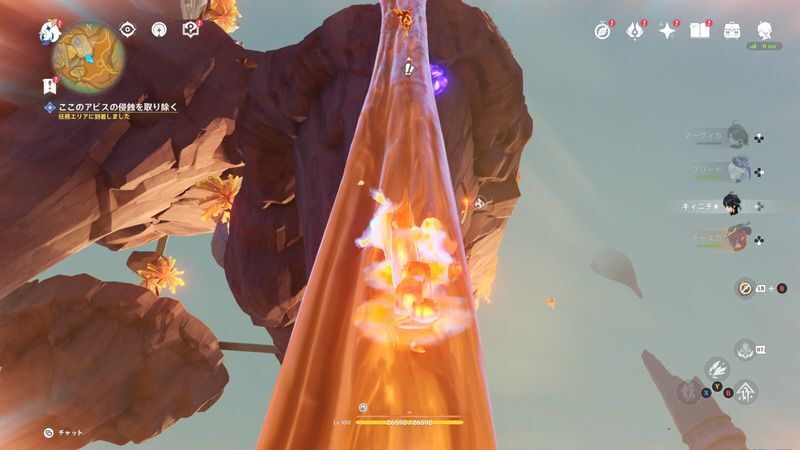Open the Paimon menu icon

pyautogui.click(x=50, y=31)
